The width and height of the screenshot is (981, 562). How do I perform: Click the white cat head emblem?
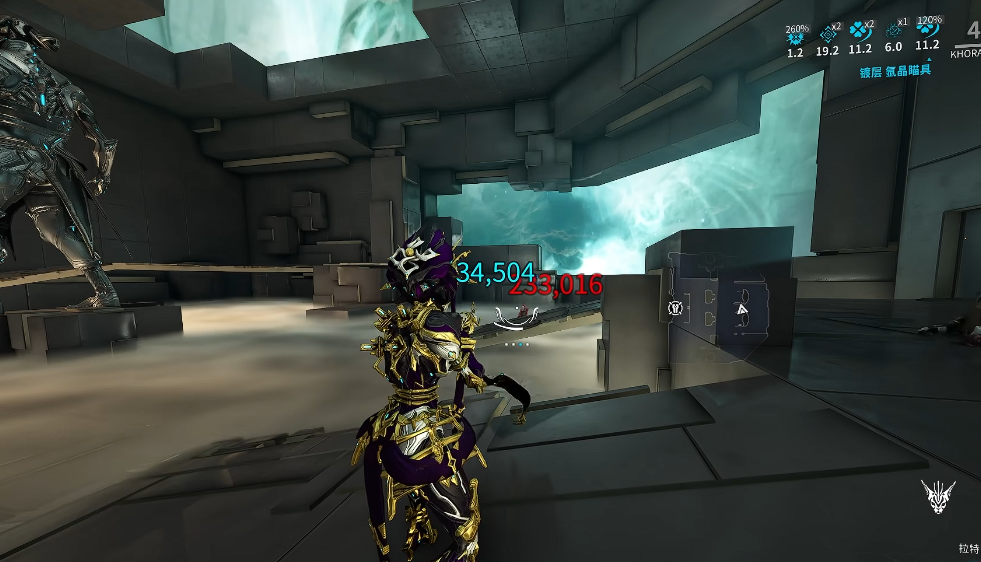[x=938, y=496]
